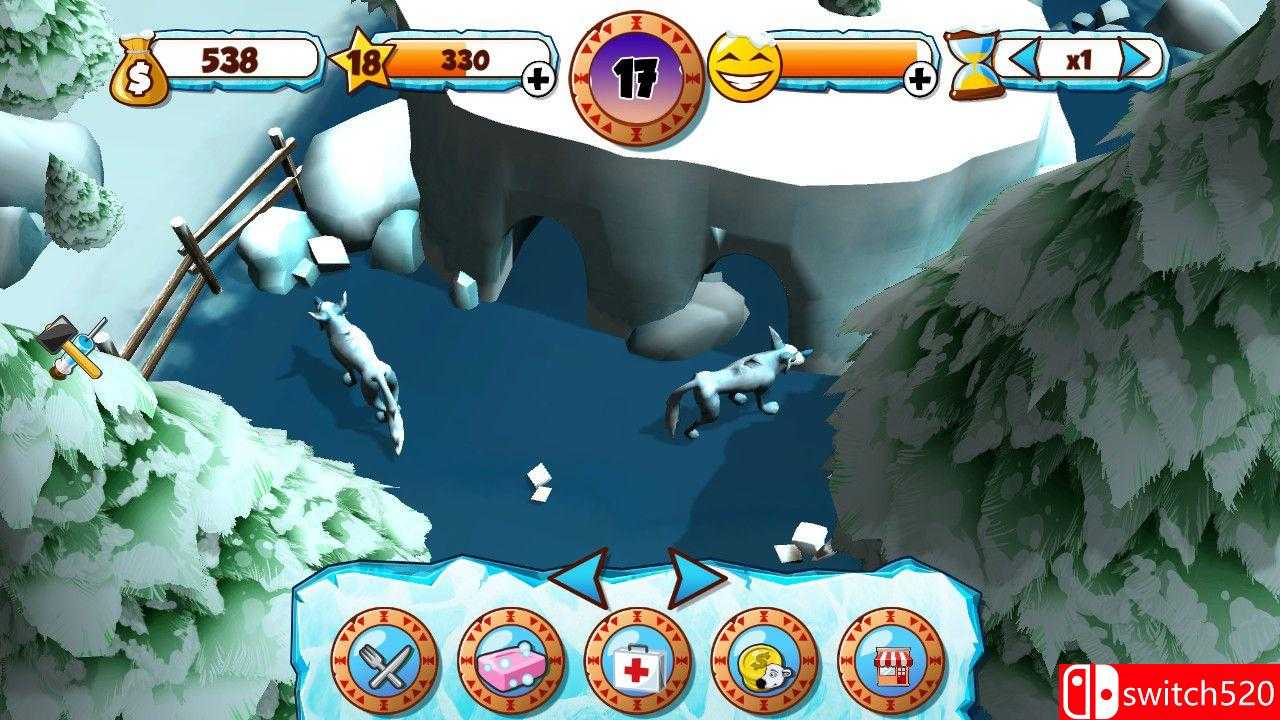The width and height of the screenshot is (1280, 720).
Task: Click the gold star level badge
Action: click(362, 60)
